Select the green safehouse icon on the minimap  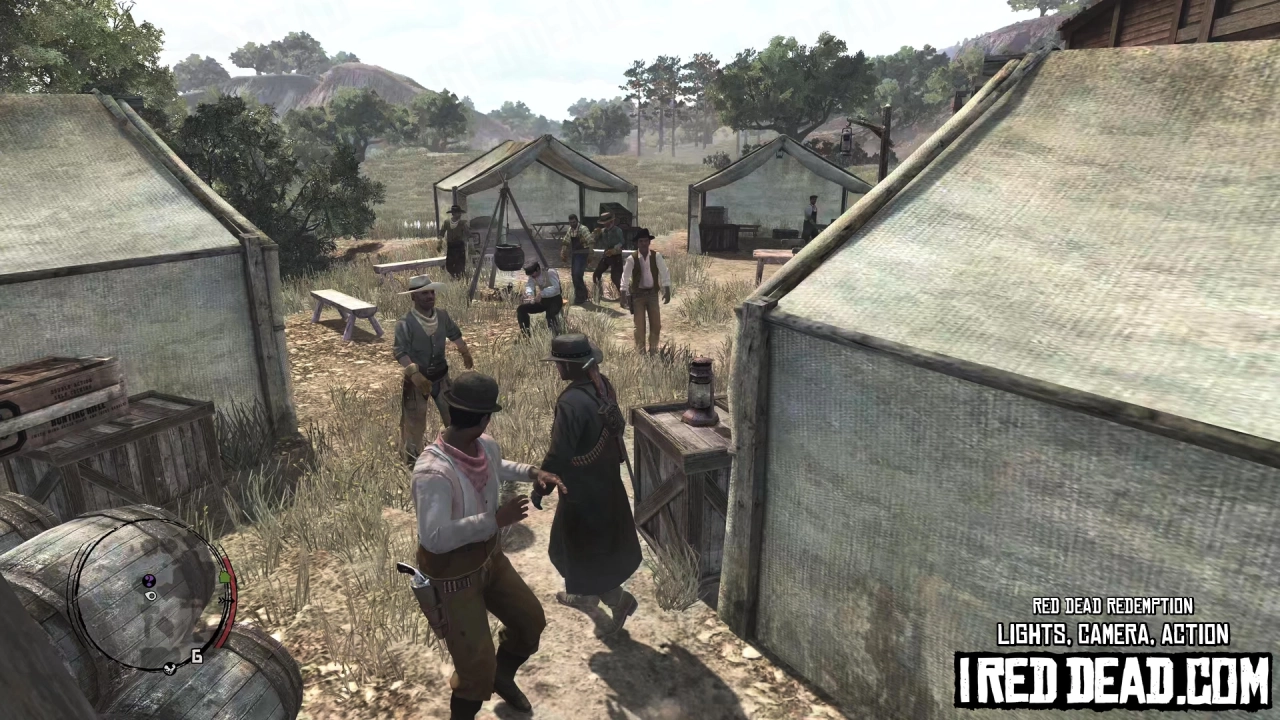pos(224,578)
